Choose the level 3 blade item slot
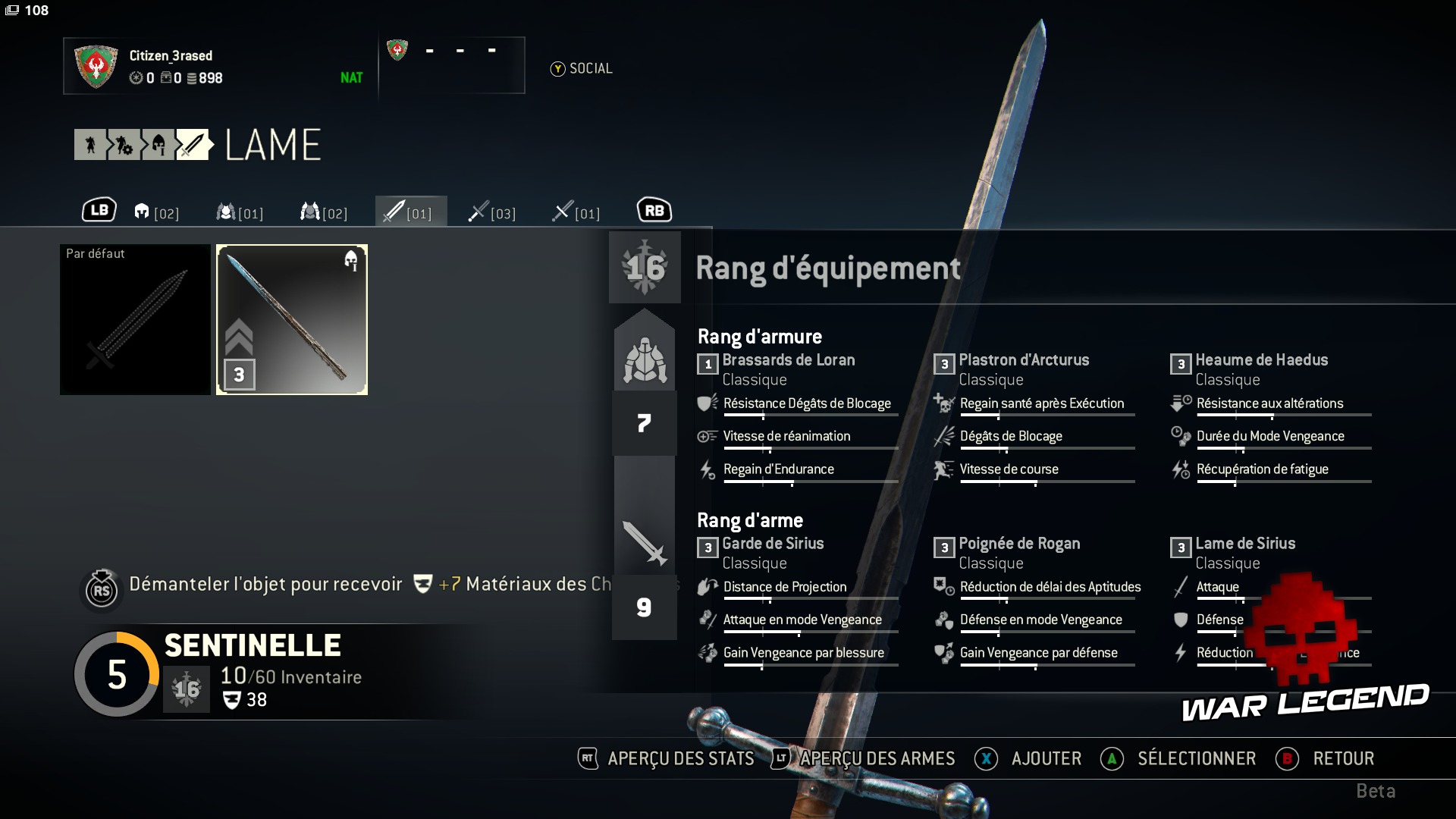The image size is (1456, 819). 292,319
